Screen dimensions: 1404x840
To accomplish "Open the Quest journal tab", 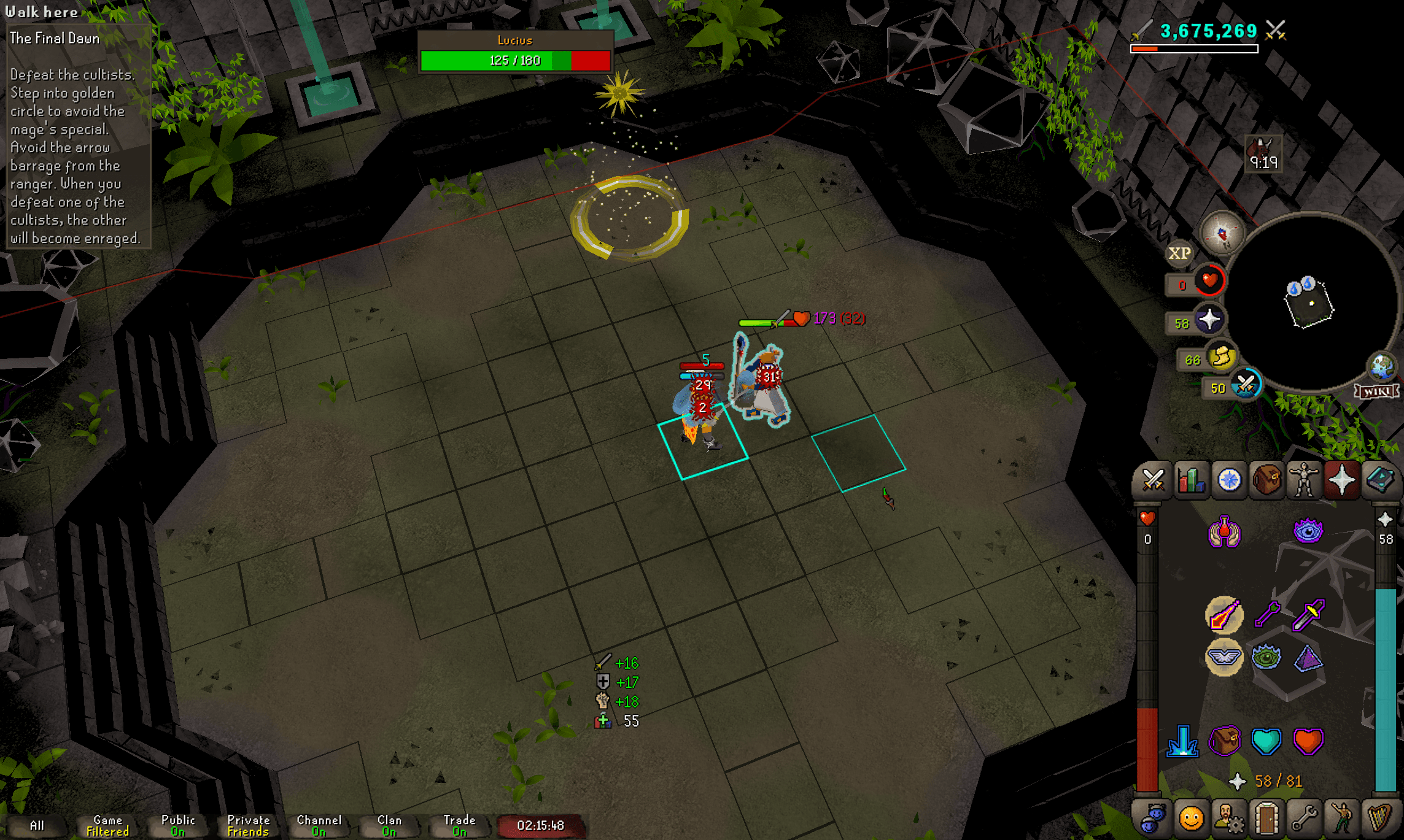I will [x=1229, y=480].
